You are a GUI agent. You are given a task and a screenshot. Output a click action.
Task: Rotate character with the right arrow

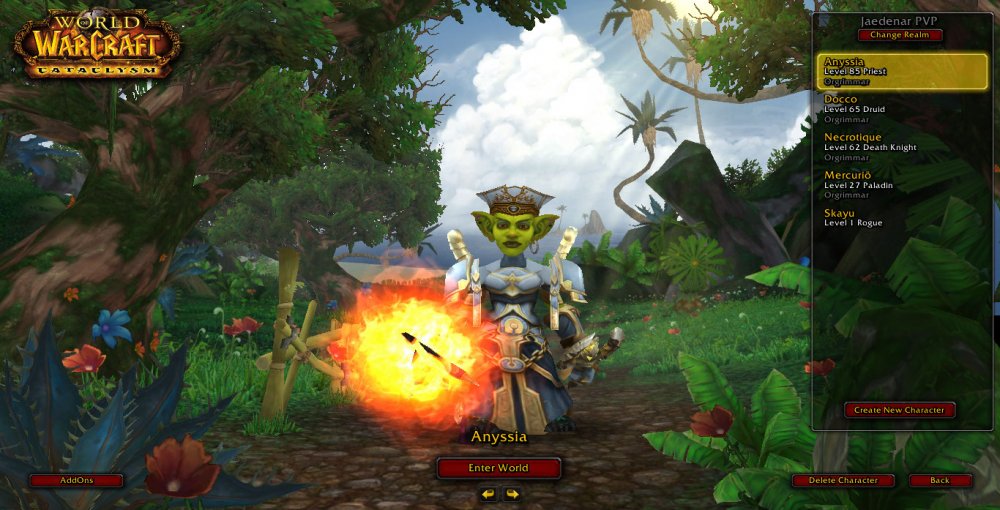tap(512, 494)
